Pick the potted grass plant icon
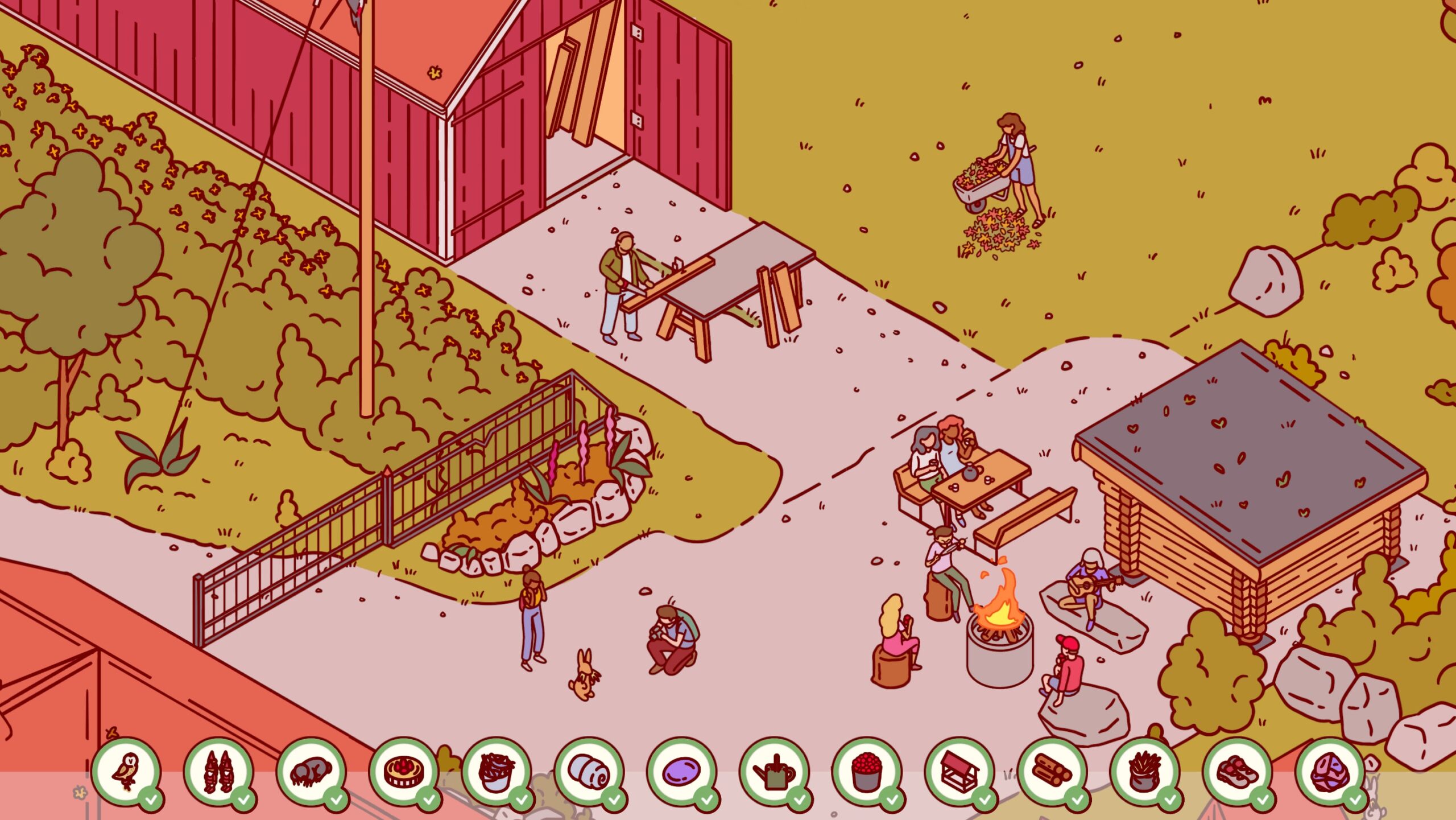The image size is (1456, 820). point(1145,772)
